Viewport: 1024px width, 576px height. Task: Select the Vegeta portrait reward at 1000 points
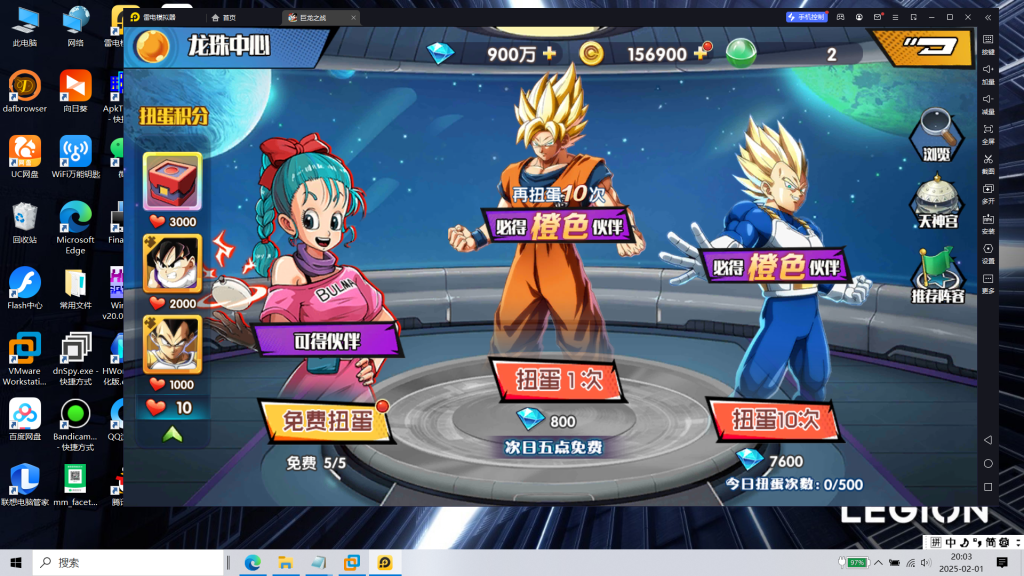coord(172,343)
